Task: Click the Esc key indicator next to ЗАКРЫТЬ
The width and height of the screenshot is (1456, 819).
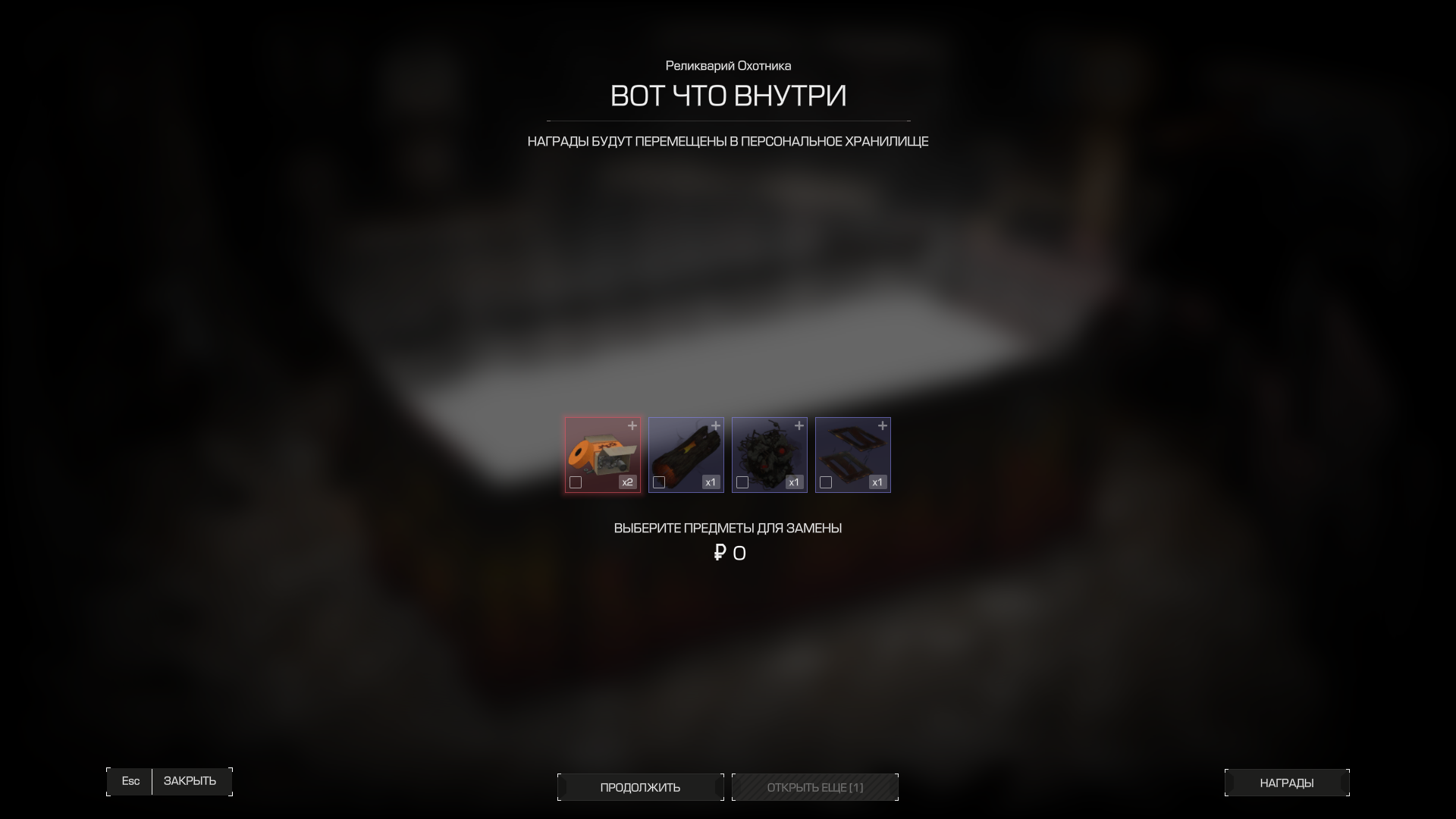Action: [130, 781]
